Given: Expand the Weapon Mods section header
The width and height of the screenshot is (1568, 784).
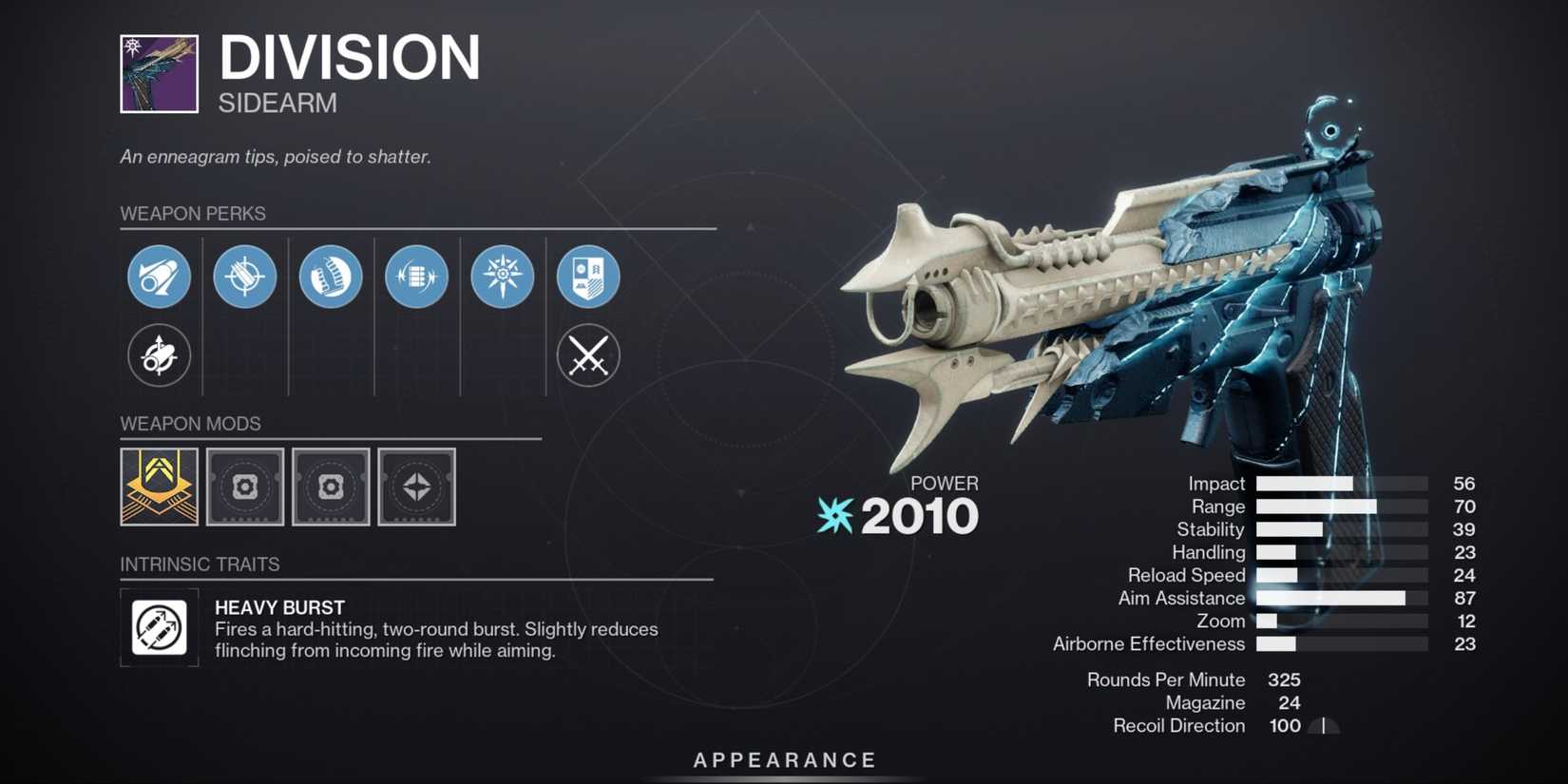Looking at the screenshot, I should (190, 424).
